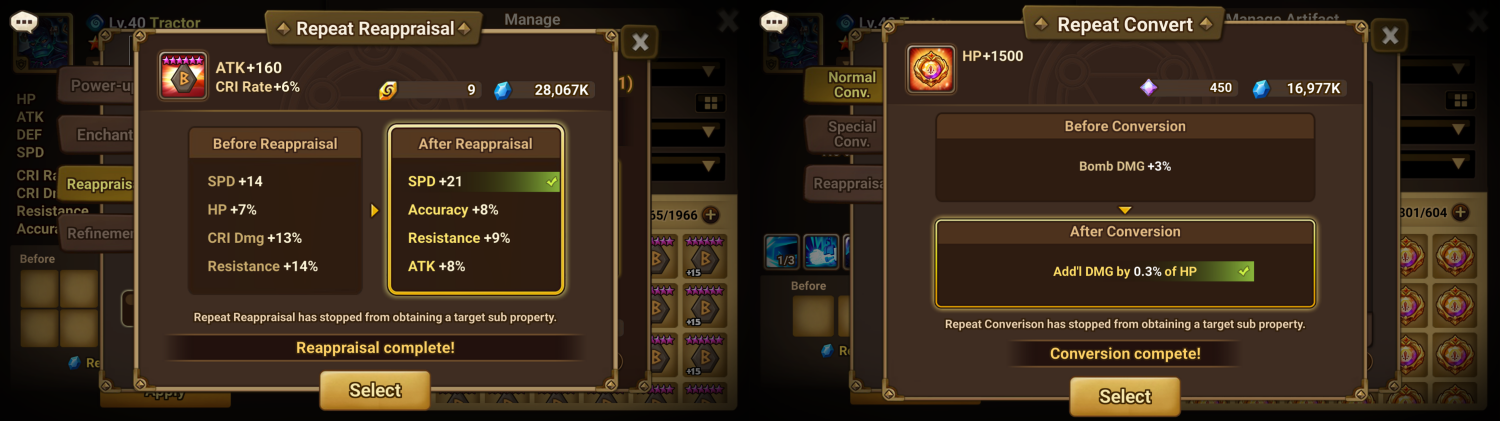Close the Repeat Convert window
The height and width of the screenshot is (421, 1500).
(x=1390, y=36)
